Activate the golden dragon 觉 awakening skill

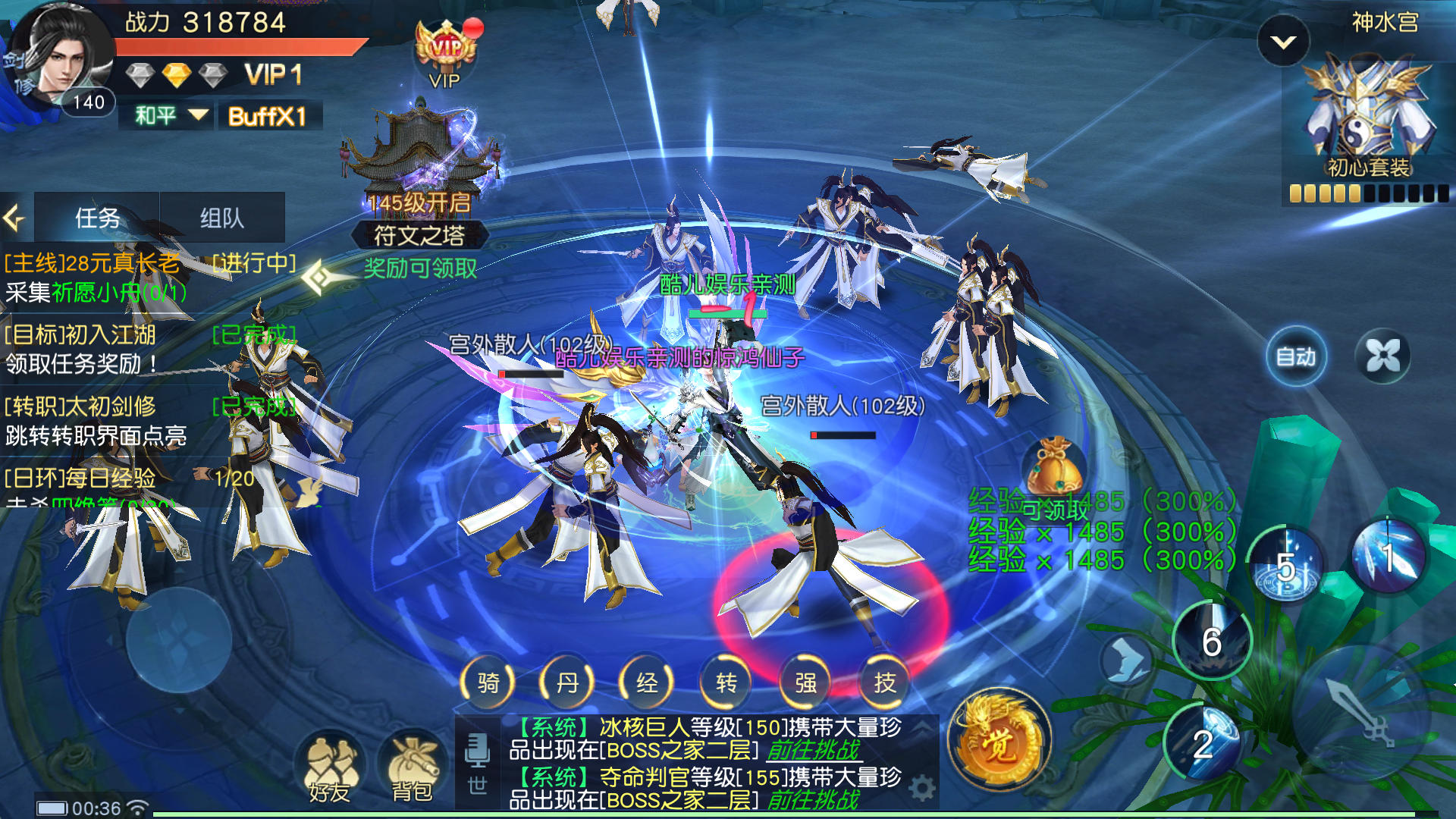click(x=999, y=741)
